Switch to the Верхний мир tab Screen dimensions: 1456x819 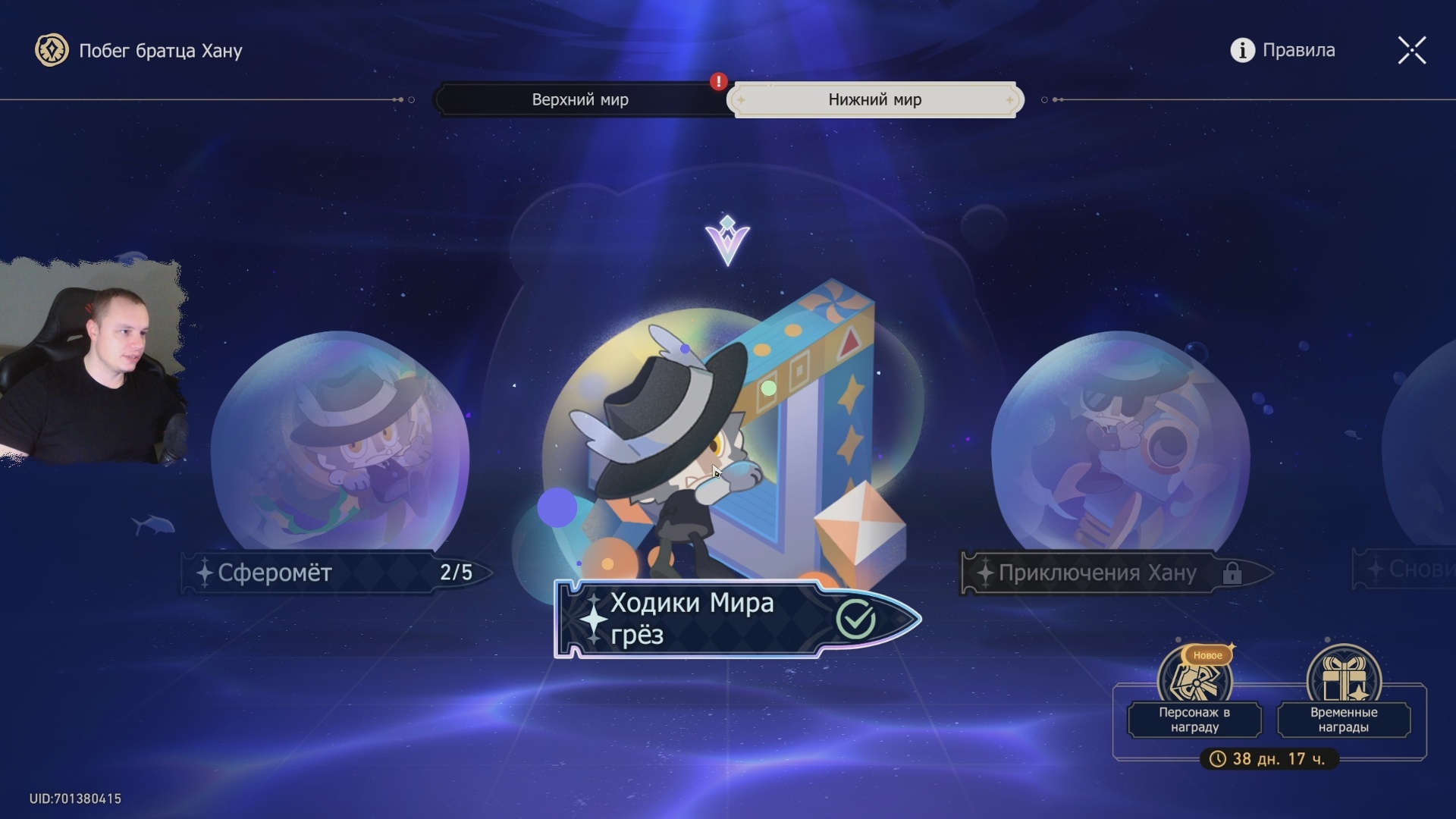coord(580,99)
